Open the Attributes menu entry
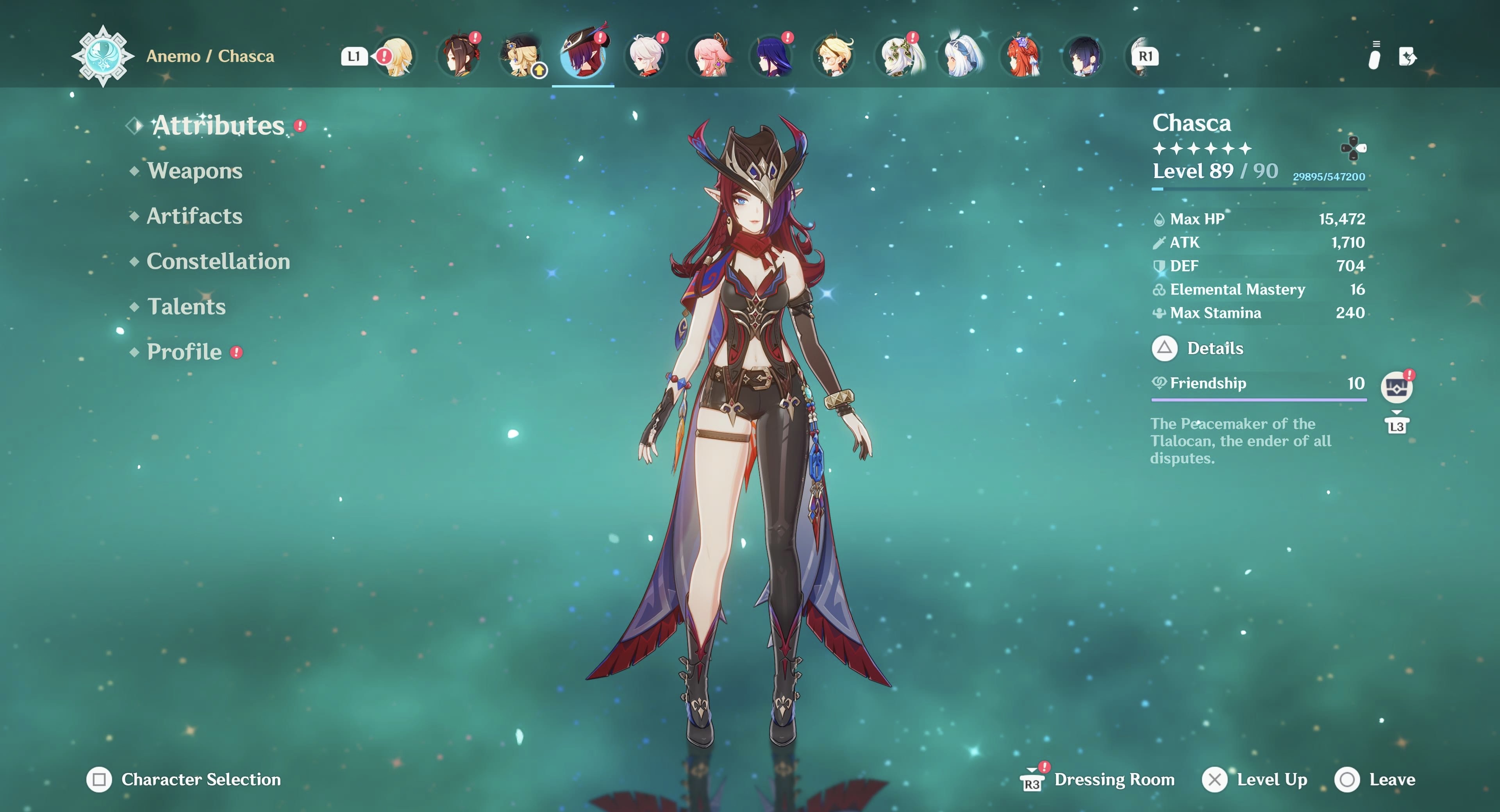The width and height of the screenshot is (1500, 812). click(x=218, y=126)
